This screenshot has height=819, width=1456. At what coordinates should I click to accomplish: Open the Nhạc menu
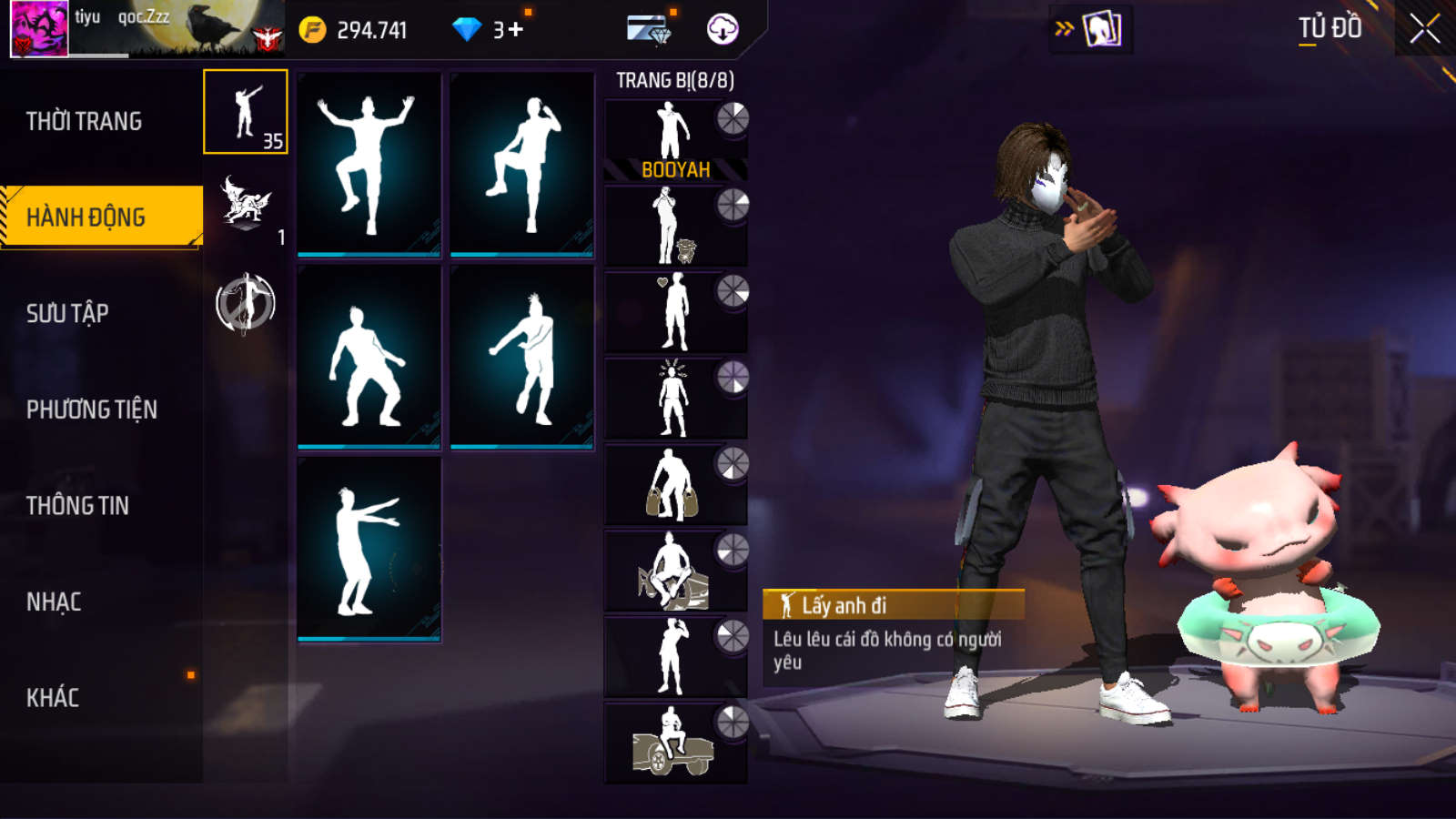click(54, 602)
